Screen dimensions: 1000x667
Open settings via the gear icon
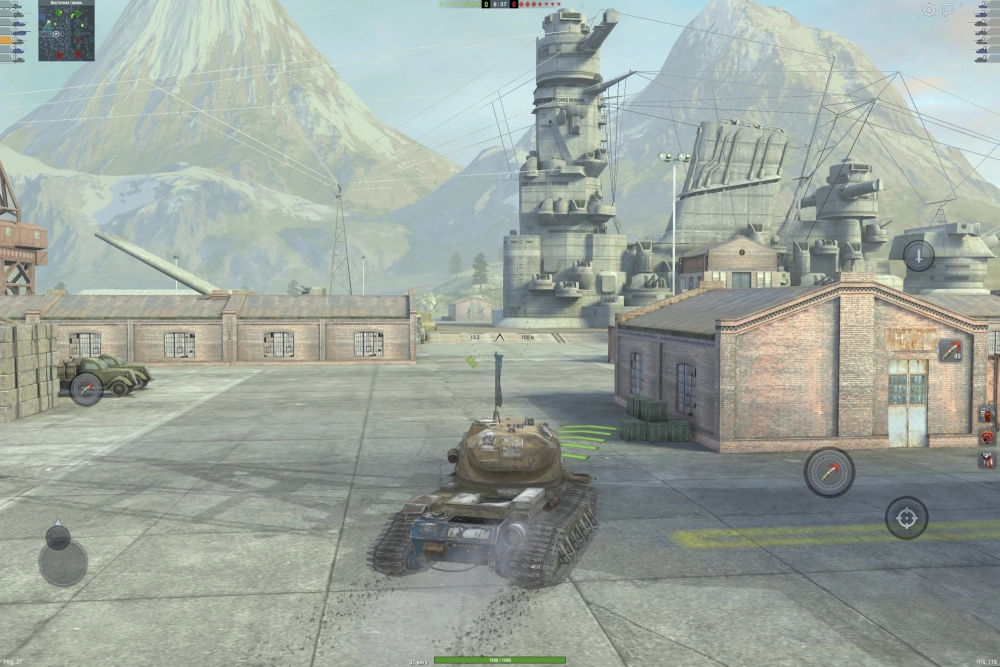[929, 9]
